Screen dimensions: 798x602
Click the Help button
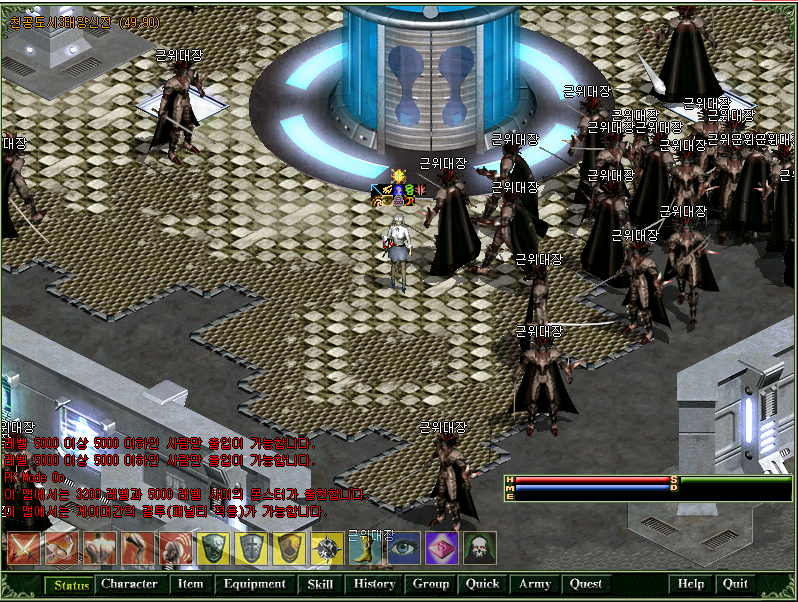click(x=691, y=584)
